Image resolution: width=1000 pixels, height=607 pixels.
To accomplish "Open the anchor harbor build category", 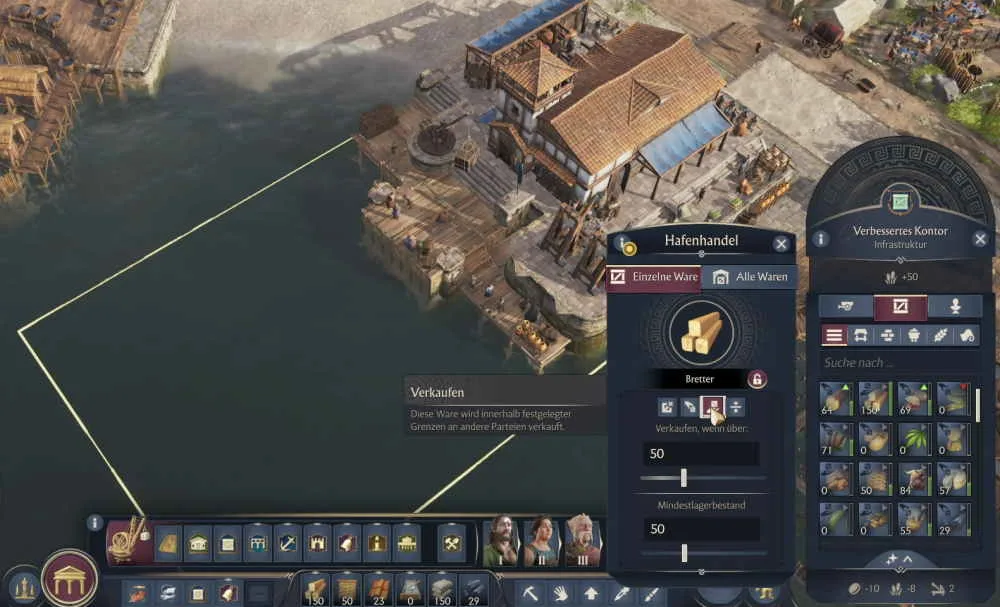I will (288, 542).
